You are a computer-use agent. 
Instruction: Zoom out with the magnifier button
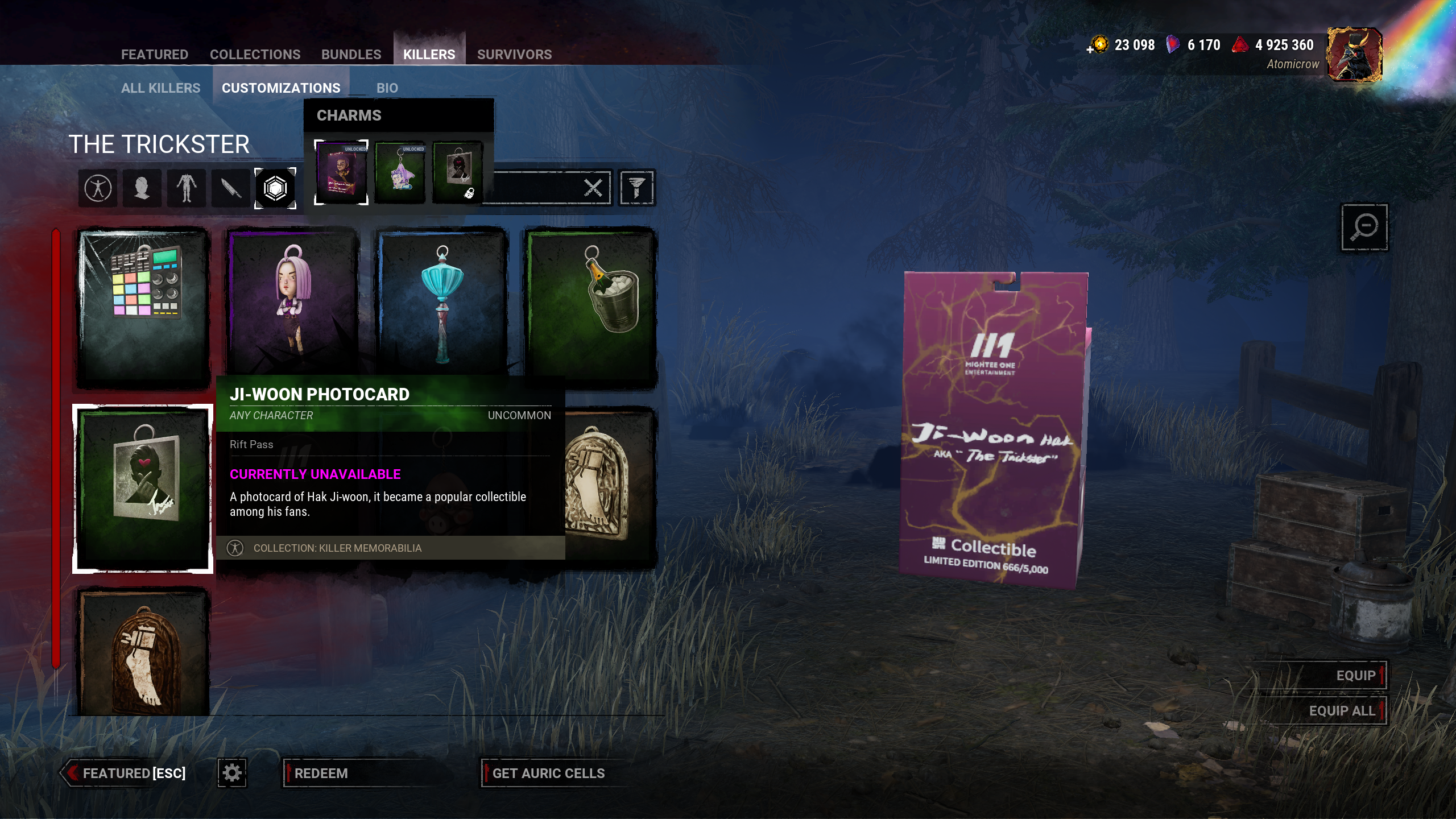tap(1364, 227)
